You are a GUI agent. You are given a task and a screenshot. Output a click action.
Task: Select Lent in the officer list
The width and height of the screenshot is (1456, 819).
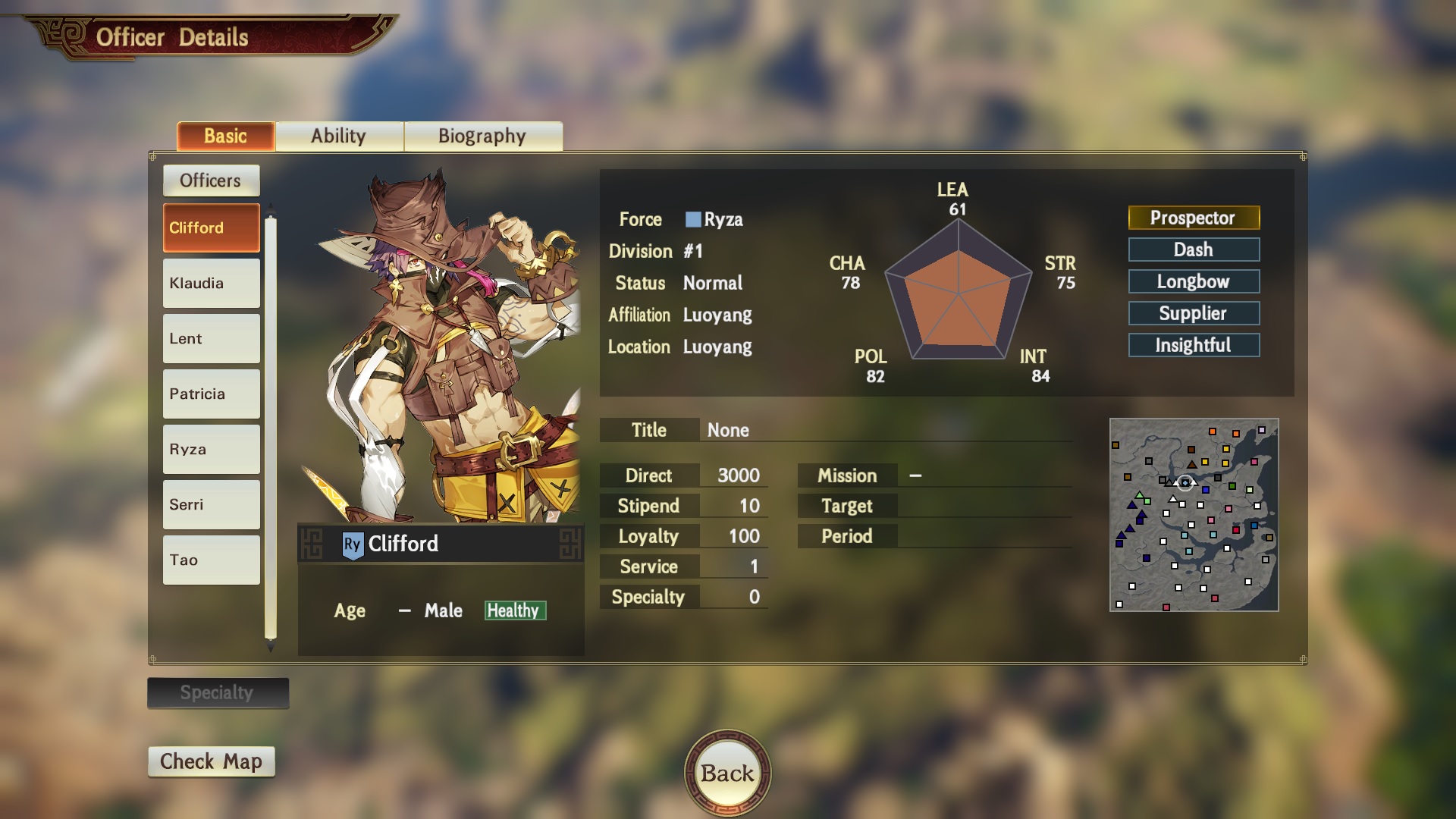pyautogui.click(x=211, y=338)
